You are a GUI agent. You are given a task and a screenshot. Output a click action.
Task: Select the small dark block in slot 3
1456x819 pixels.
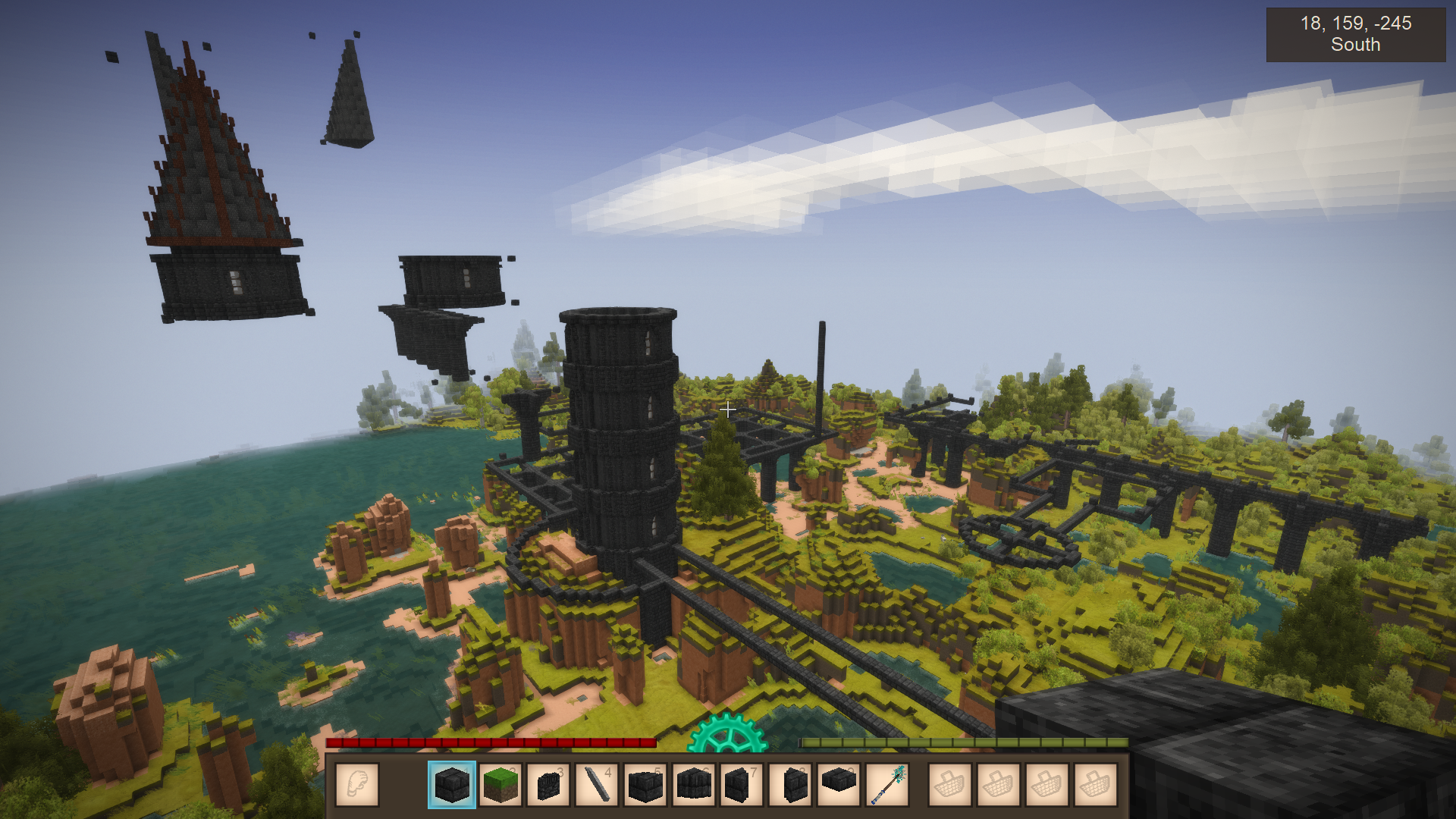pyautogui.click(x=548, y=784)
